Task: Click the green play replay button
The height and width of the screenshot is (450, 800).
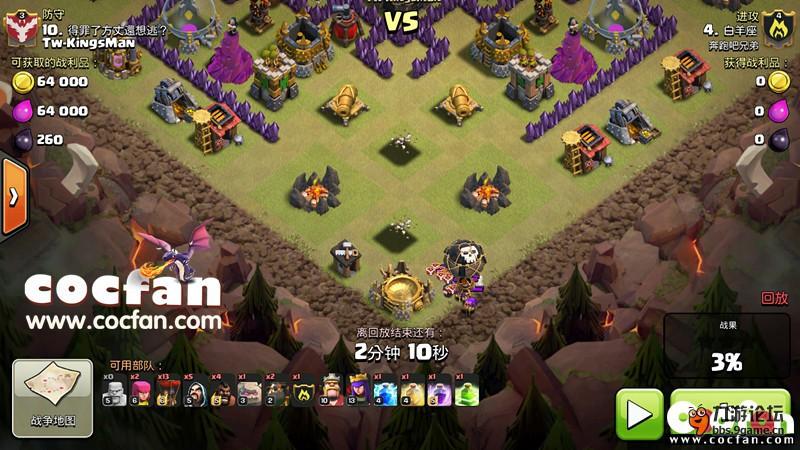Action: click(x=638, y=412)
